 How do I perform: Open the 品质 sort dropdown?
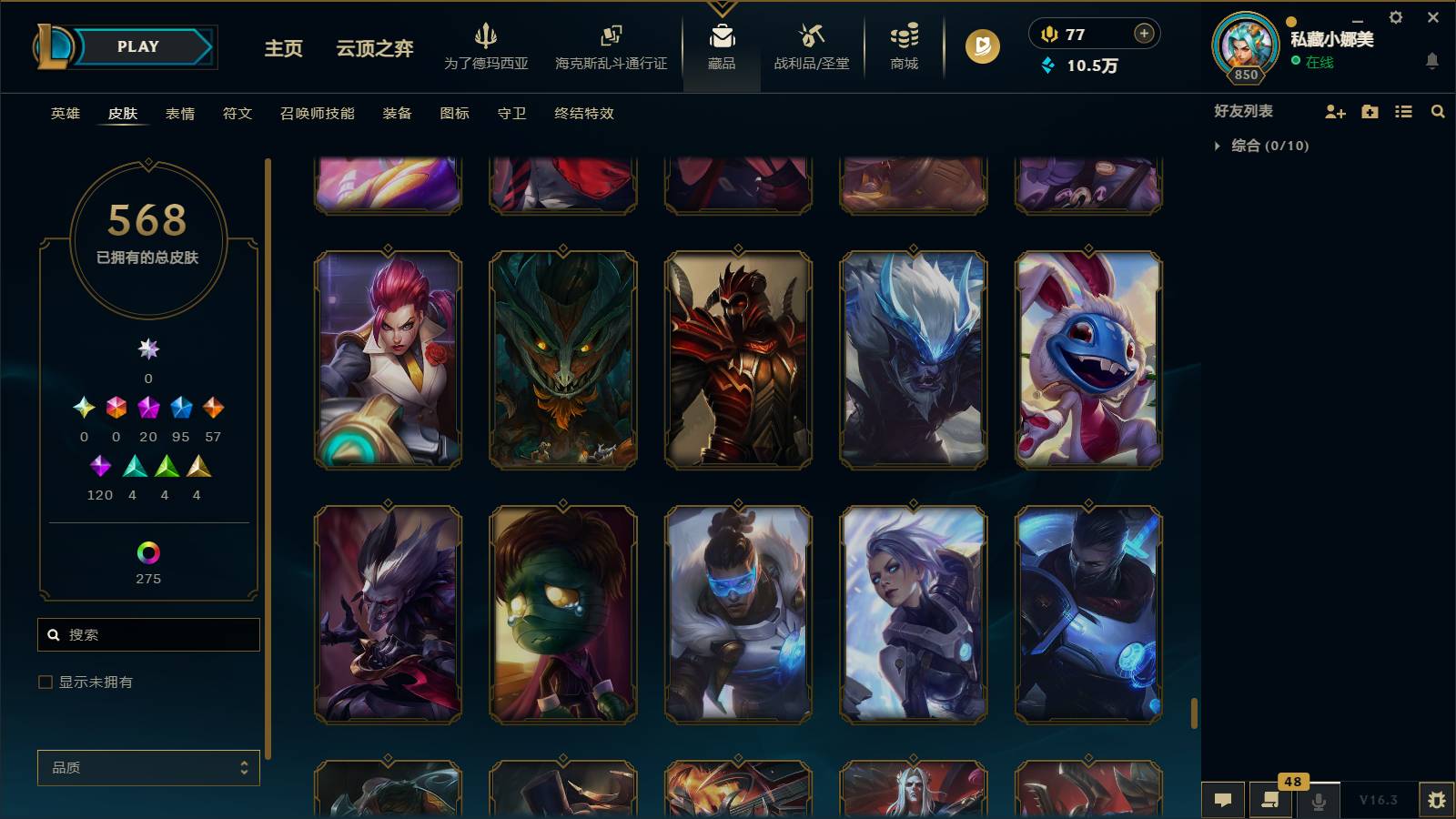pyautogui.click(x=147, y=767)
